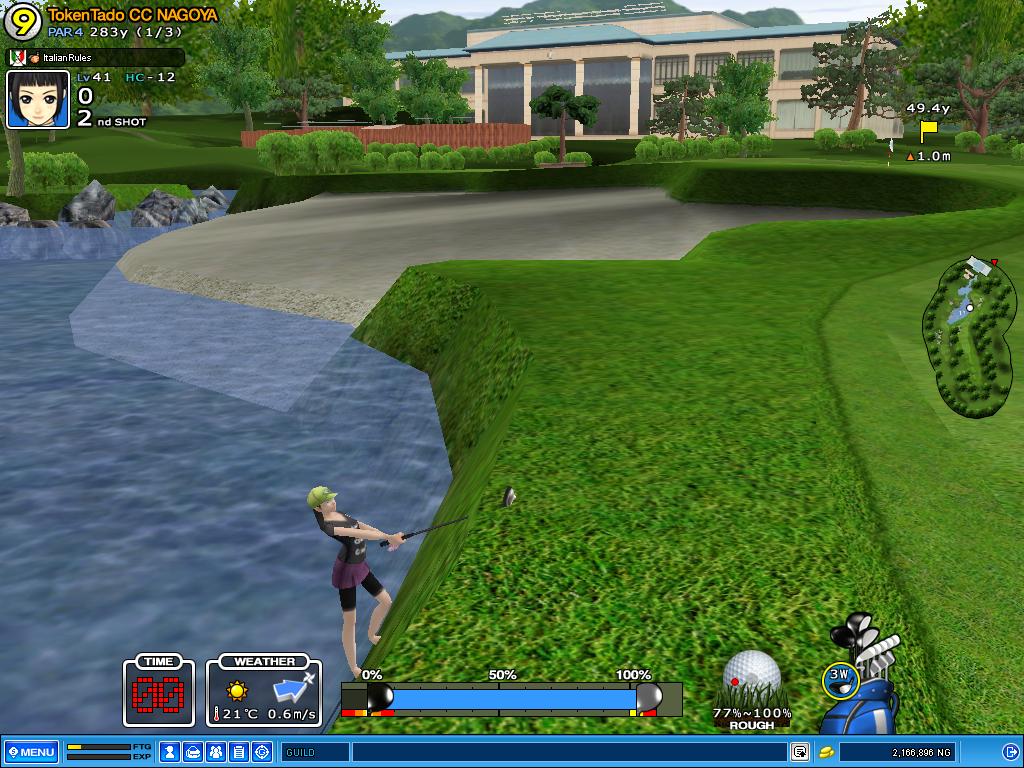Click the 3W club selector badge
Screen dimensions: 1024x768
tap(841, 678)
